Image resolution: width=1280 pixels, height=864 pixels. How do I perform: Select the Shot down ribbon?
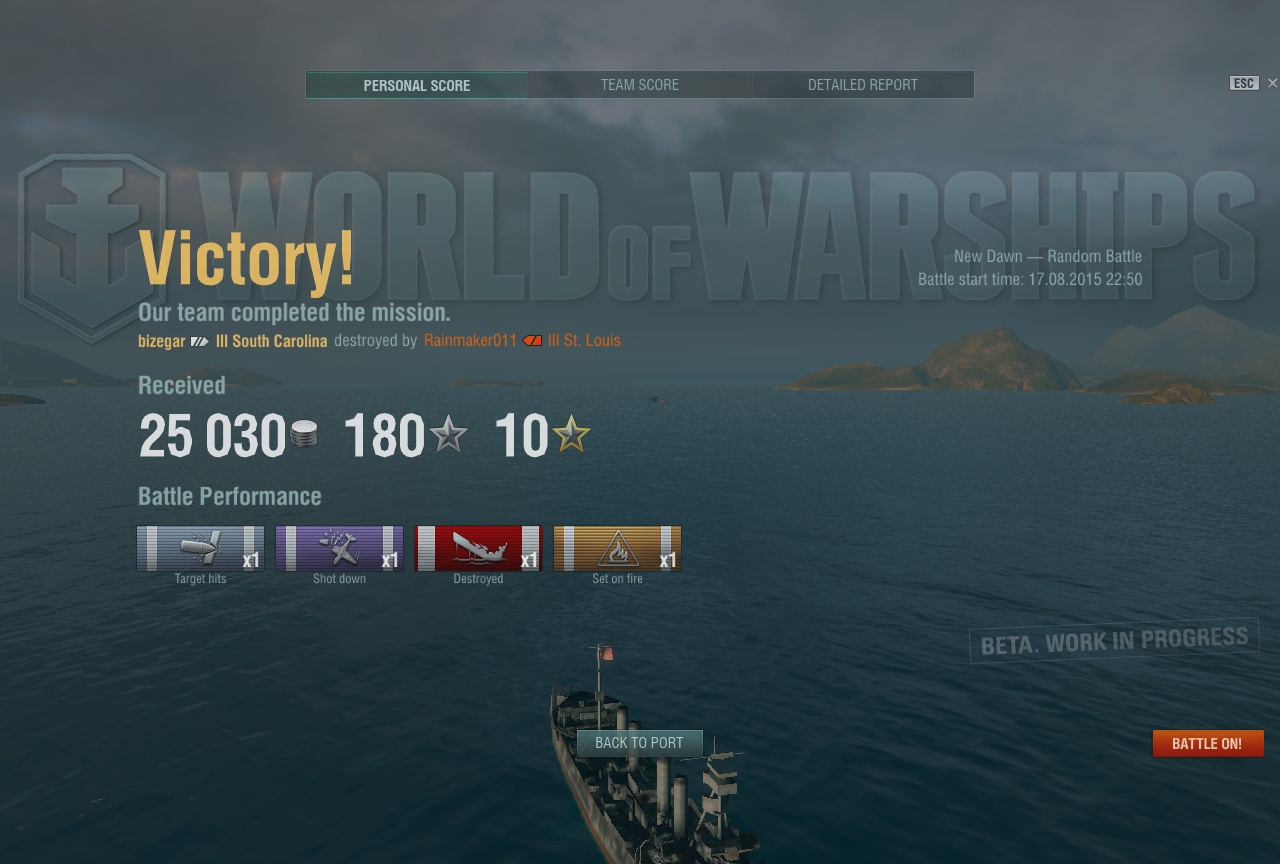coord(339,548)
